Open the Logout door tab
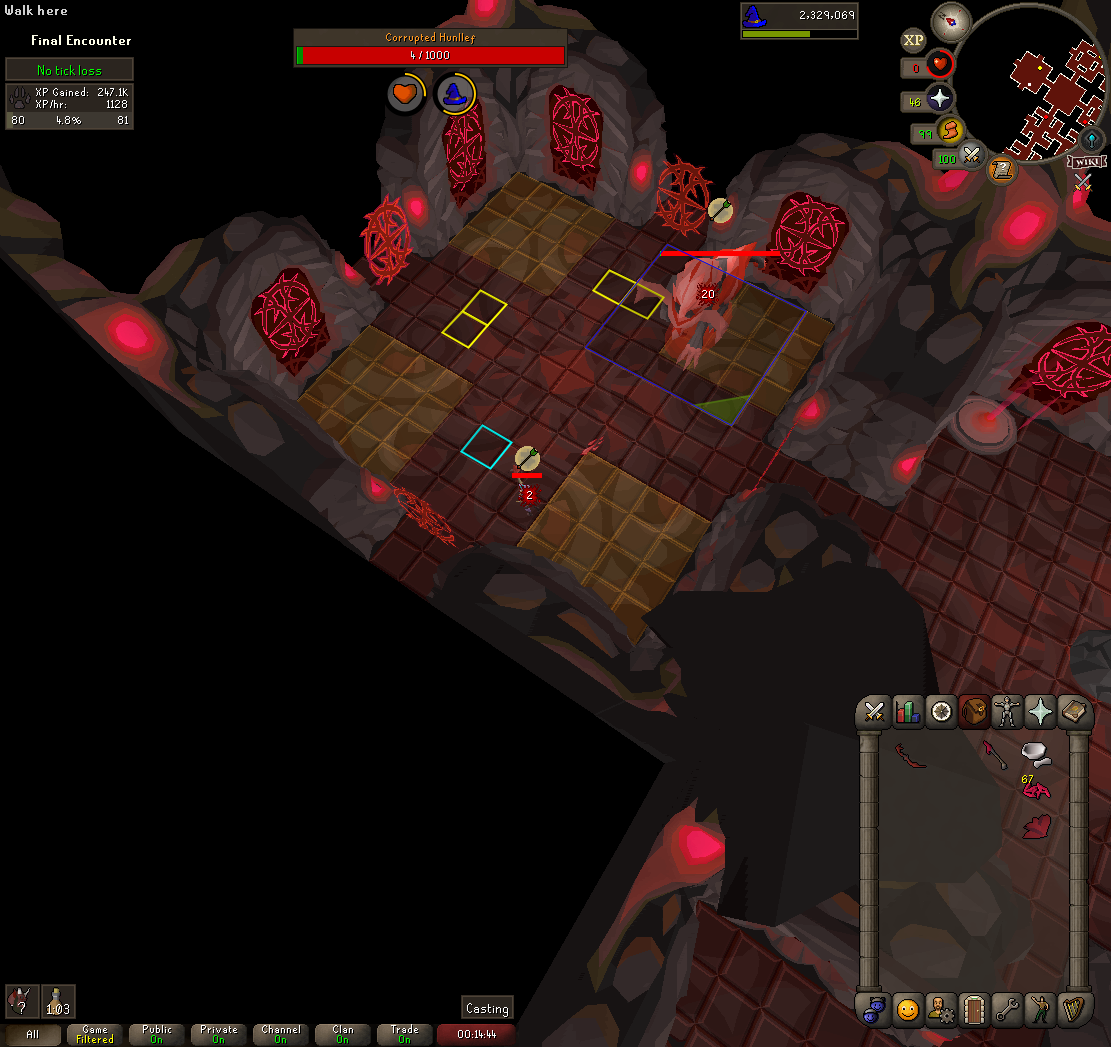This screenshot has width=1111, height=1047. pos(974,1010)
